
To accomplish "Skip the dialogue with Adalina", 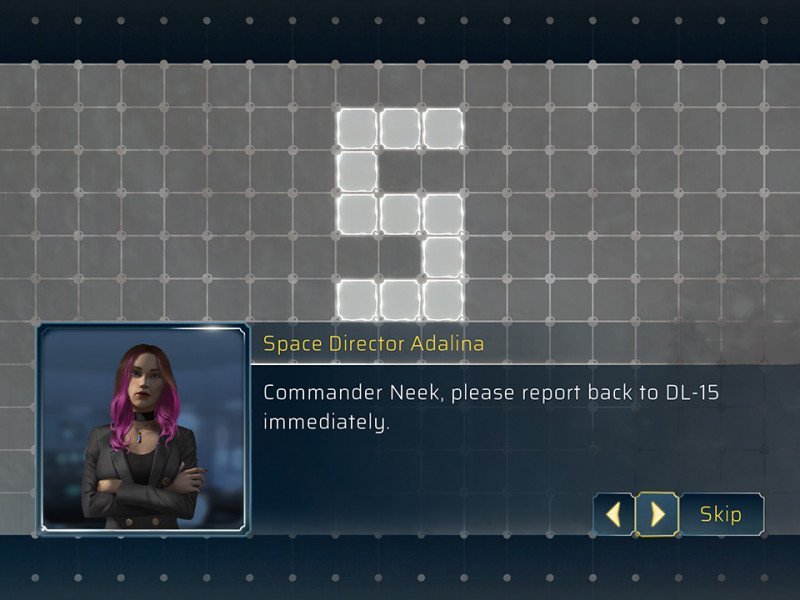I will point(721,515).
